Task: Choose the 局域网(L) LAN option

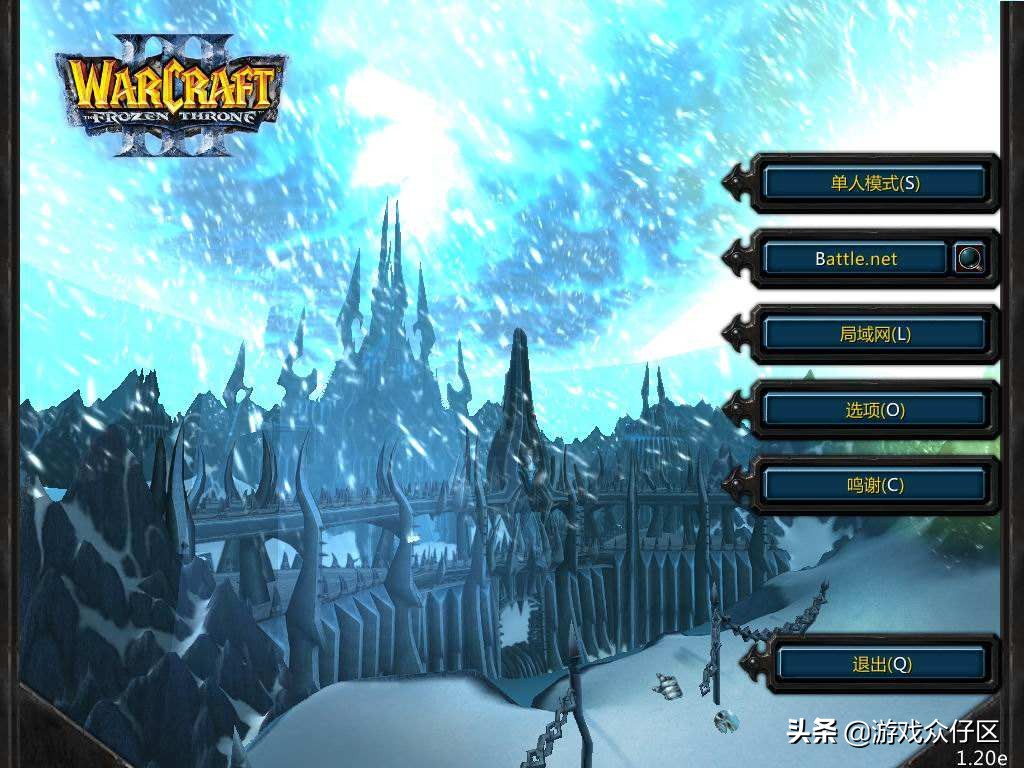Action: [x=874, y=334]
